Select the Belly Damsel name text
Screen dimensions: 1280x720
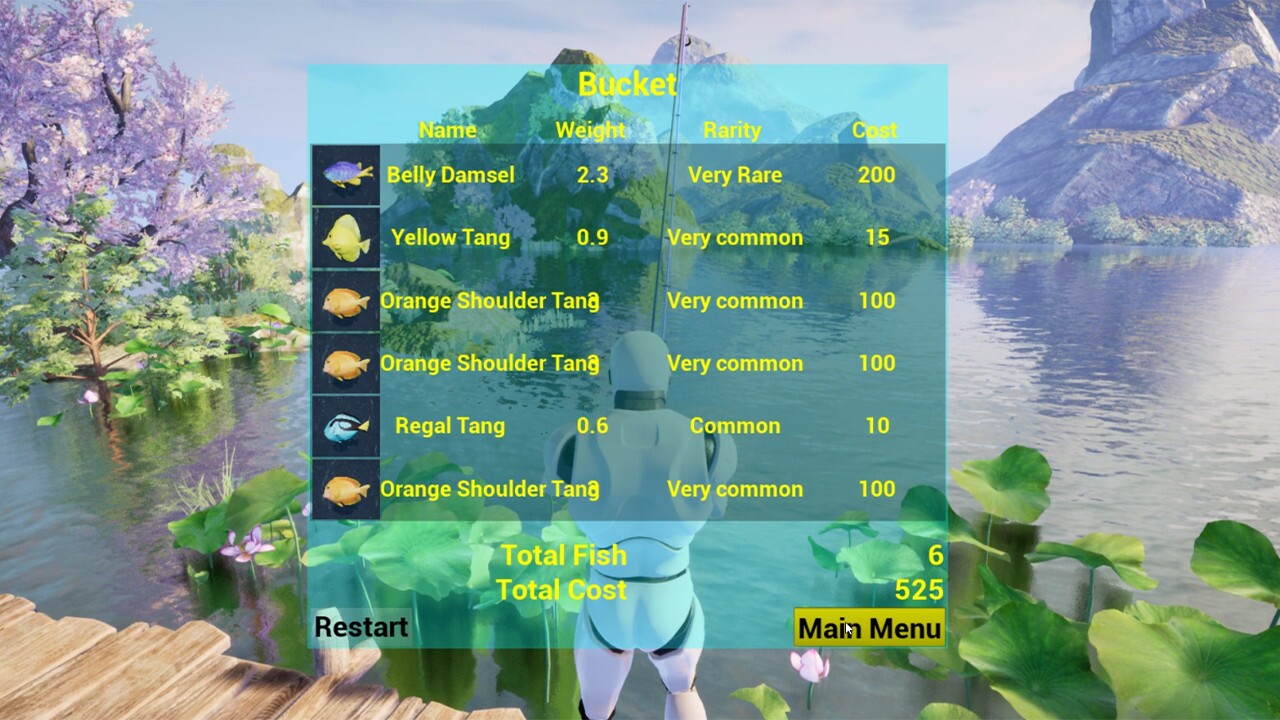point(450,174)
